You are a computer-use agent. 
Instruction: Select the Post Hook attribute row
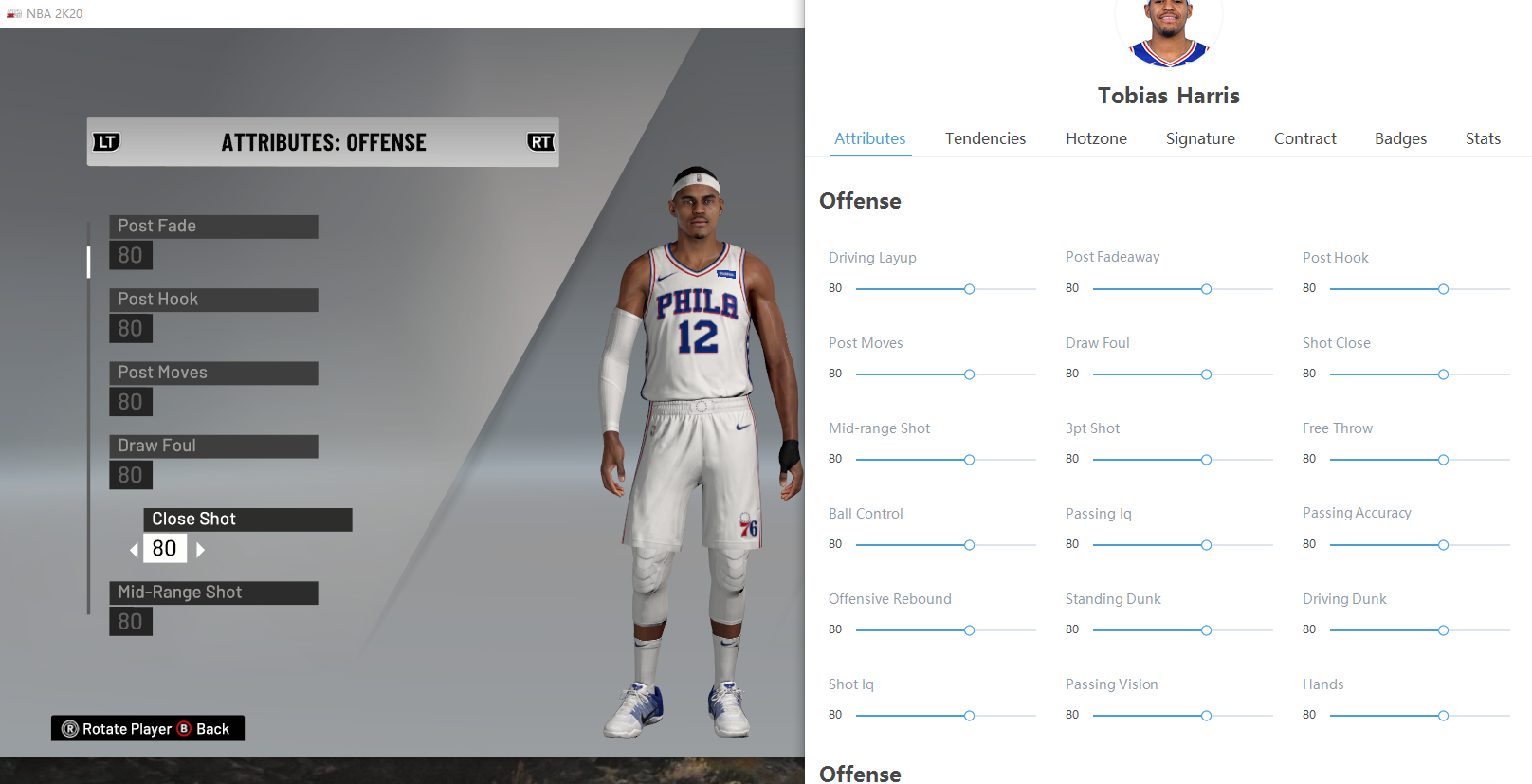[213, 300]
